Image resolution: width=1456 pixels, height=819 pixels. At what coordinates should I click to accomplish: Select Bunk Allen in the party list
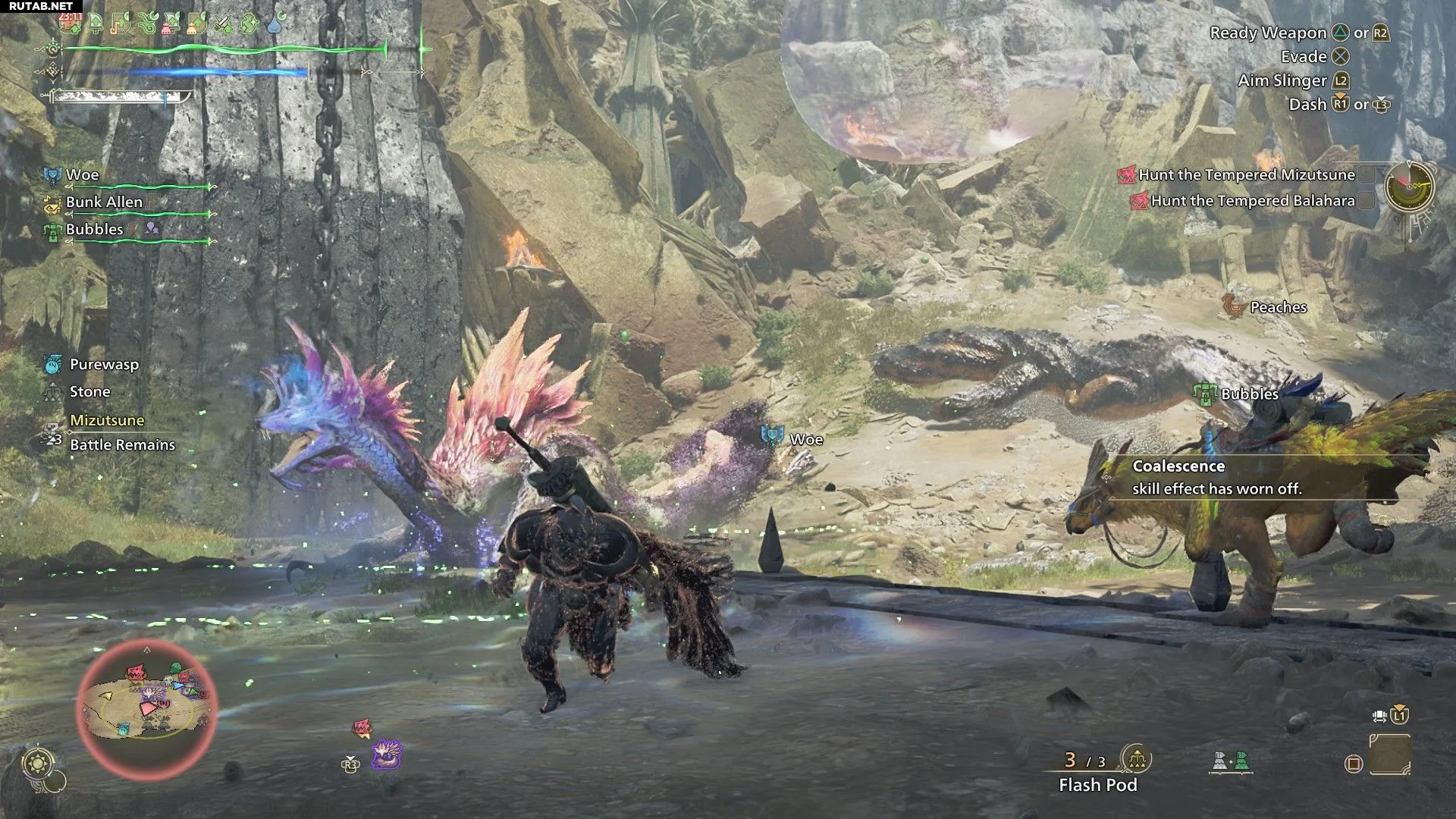click(x=104, y=202)
